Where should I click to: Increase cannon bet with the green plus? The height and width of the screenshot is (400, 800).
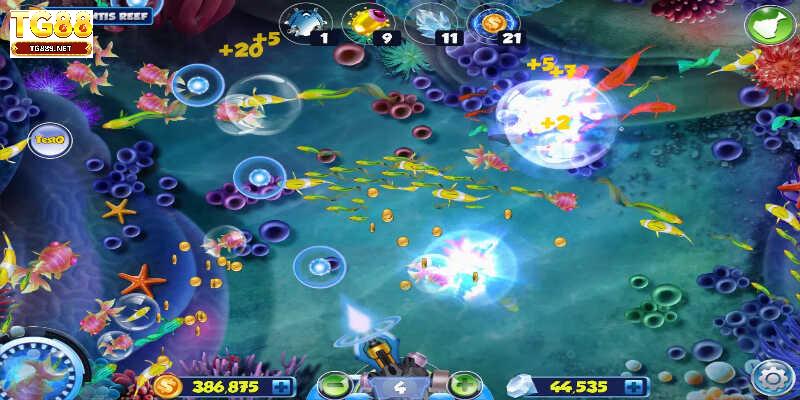(x=462, y=385)
